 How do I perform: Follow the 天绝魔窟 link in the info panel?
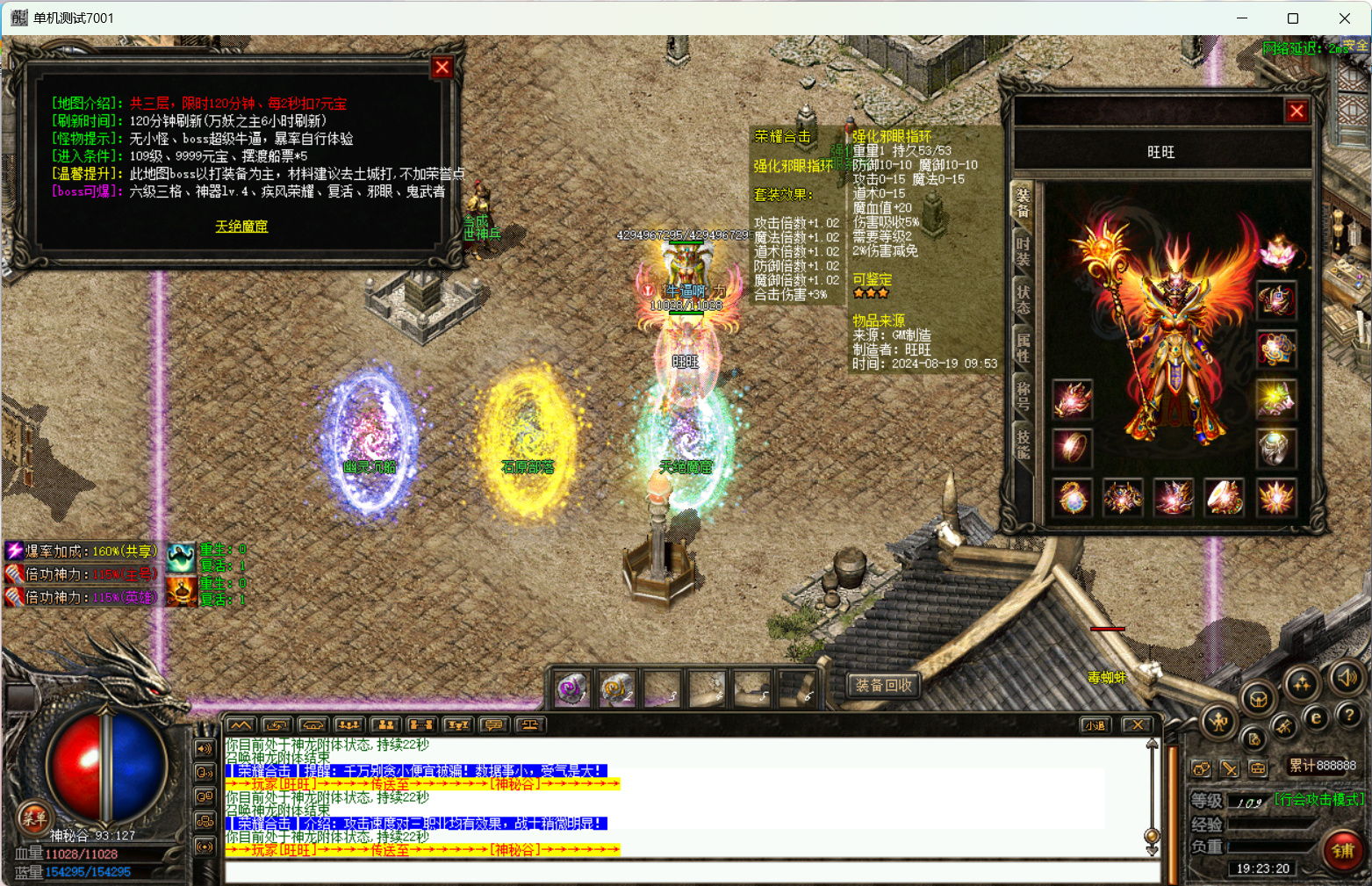click(x=241, y=227)
